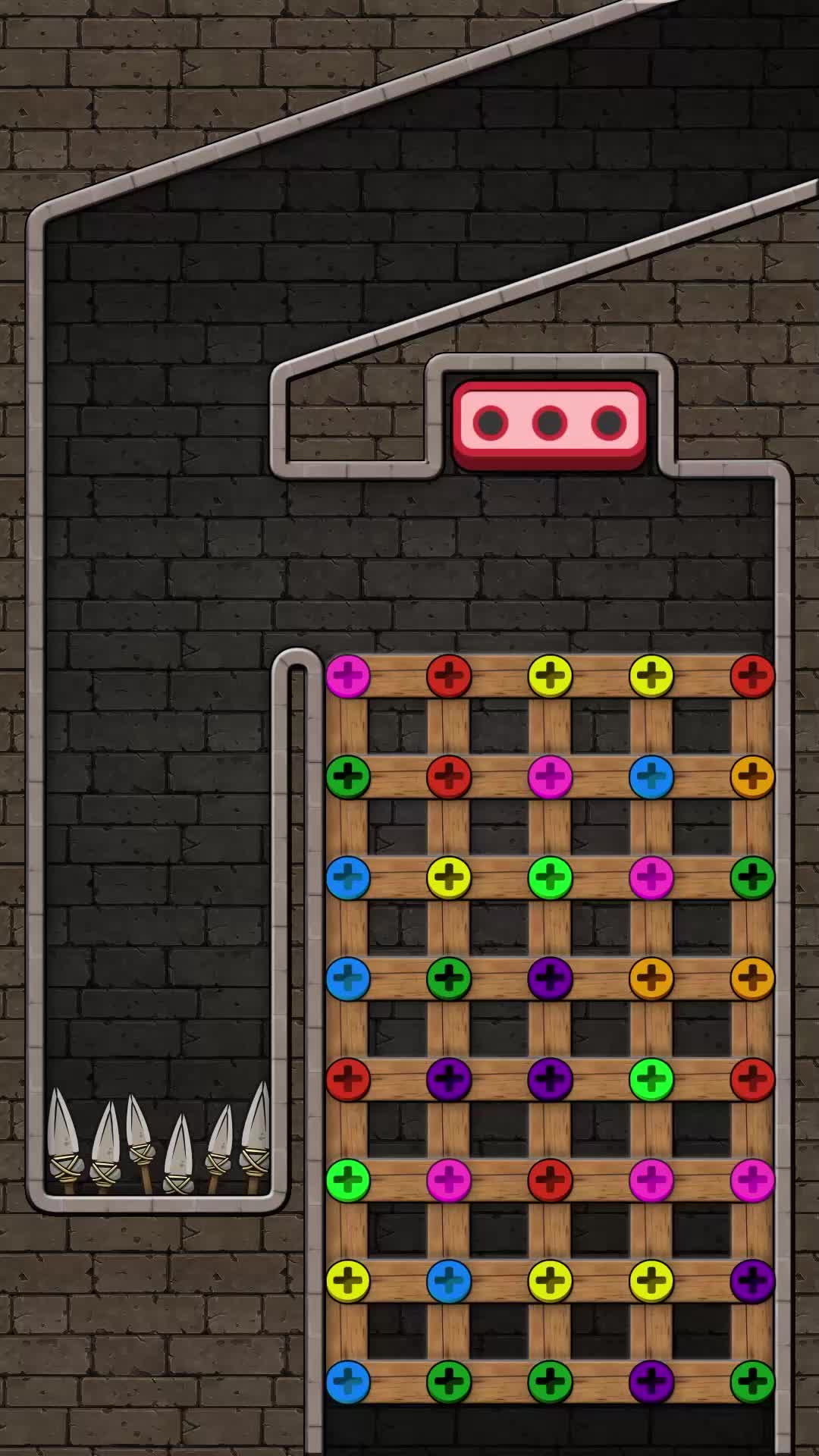This screenshot has width=819, height=1456.
Task: Pick the purple screw between two dark green screws
Action: coord(651,1382)
